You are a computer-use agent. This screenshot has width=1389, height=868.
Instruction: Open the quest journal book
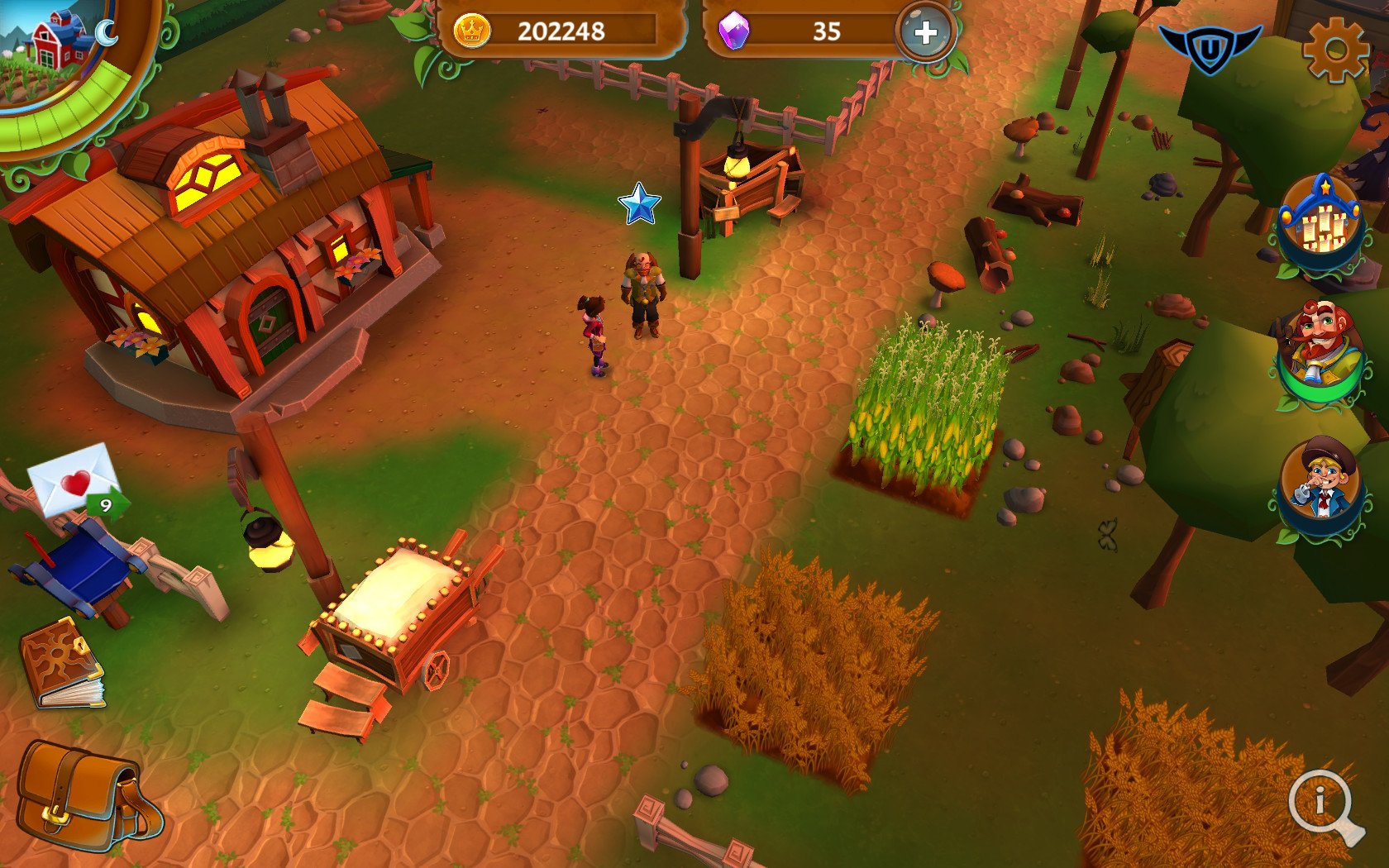[x=63, y=664]
